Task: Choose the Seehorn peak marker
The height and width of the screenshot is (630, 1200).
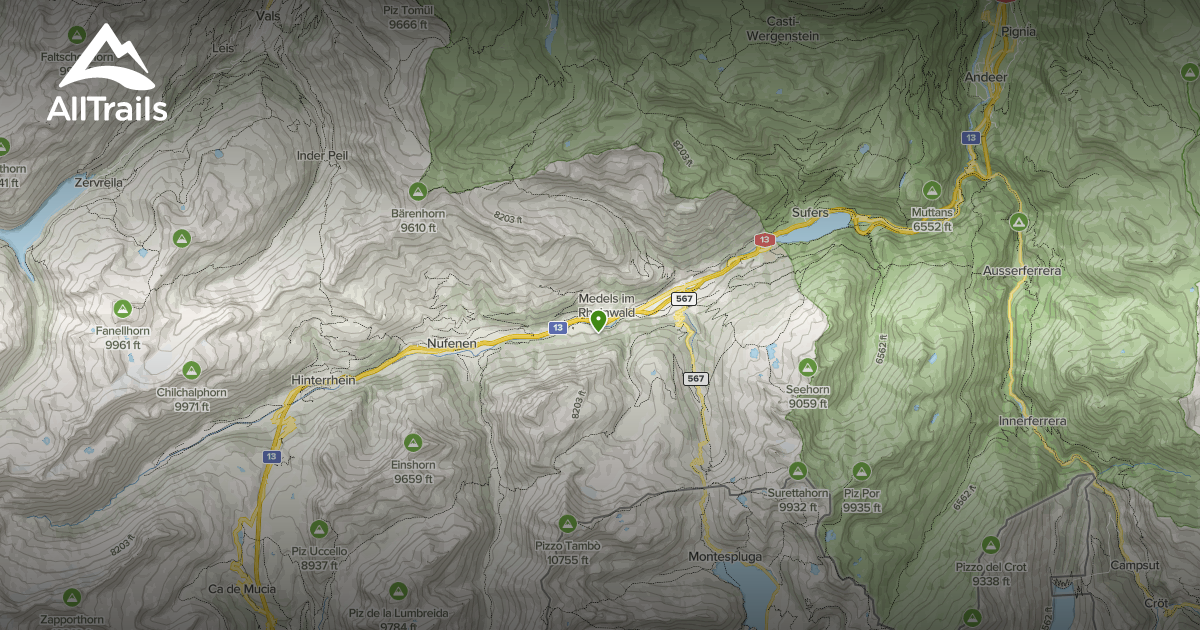Action: click(808, 367)
